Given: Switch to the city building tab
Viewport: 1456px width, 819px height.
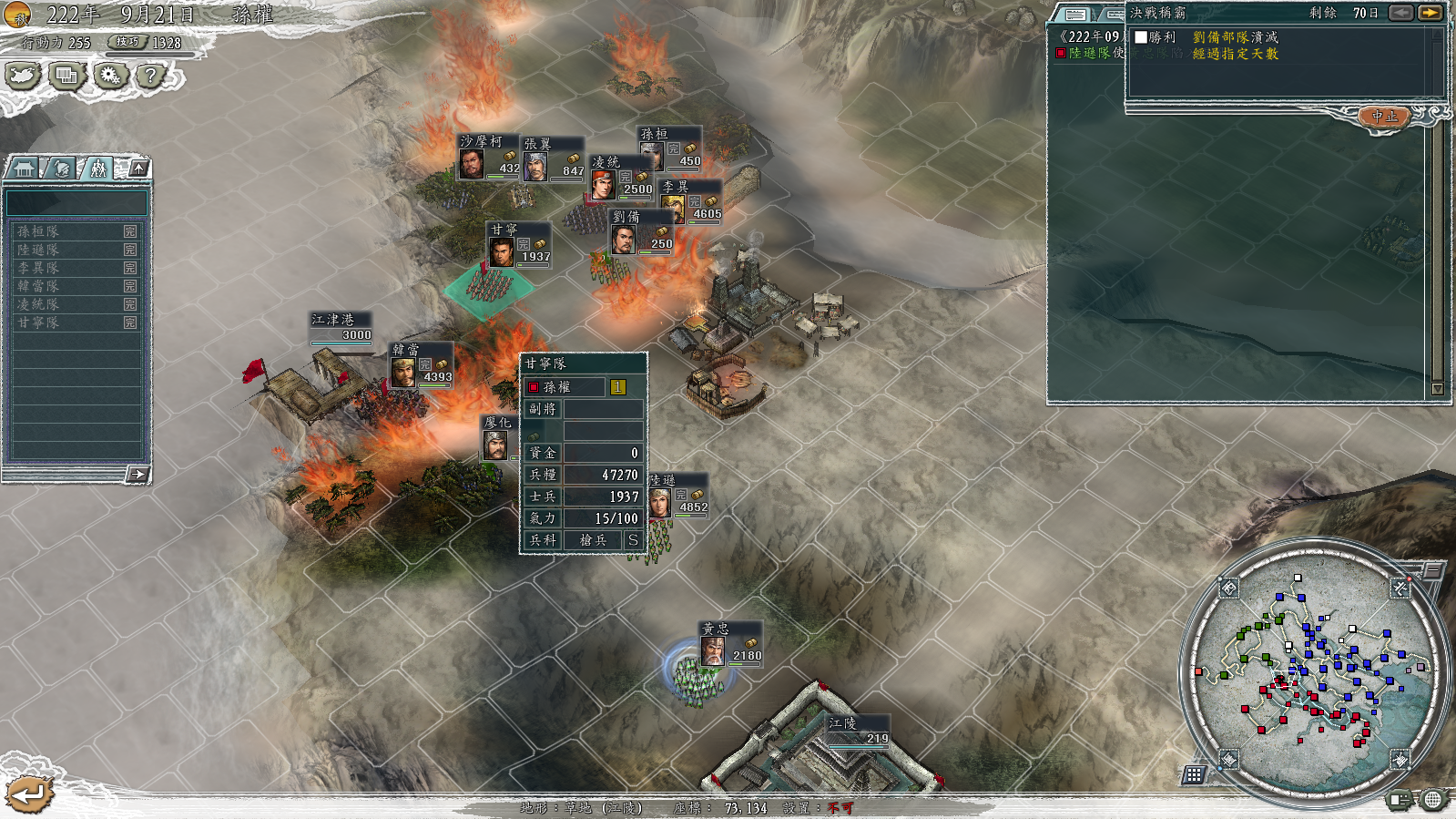Looking at the screenshot, I should [x=25, y=169].
